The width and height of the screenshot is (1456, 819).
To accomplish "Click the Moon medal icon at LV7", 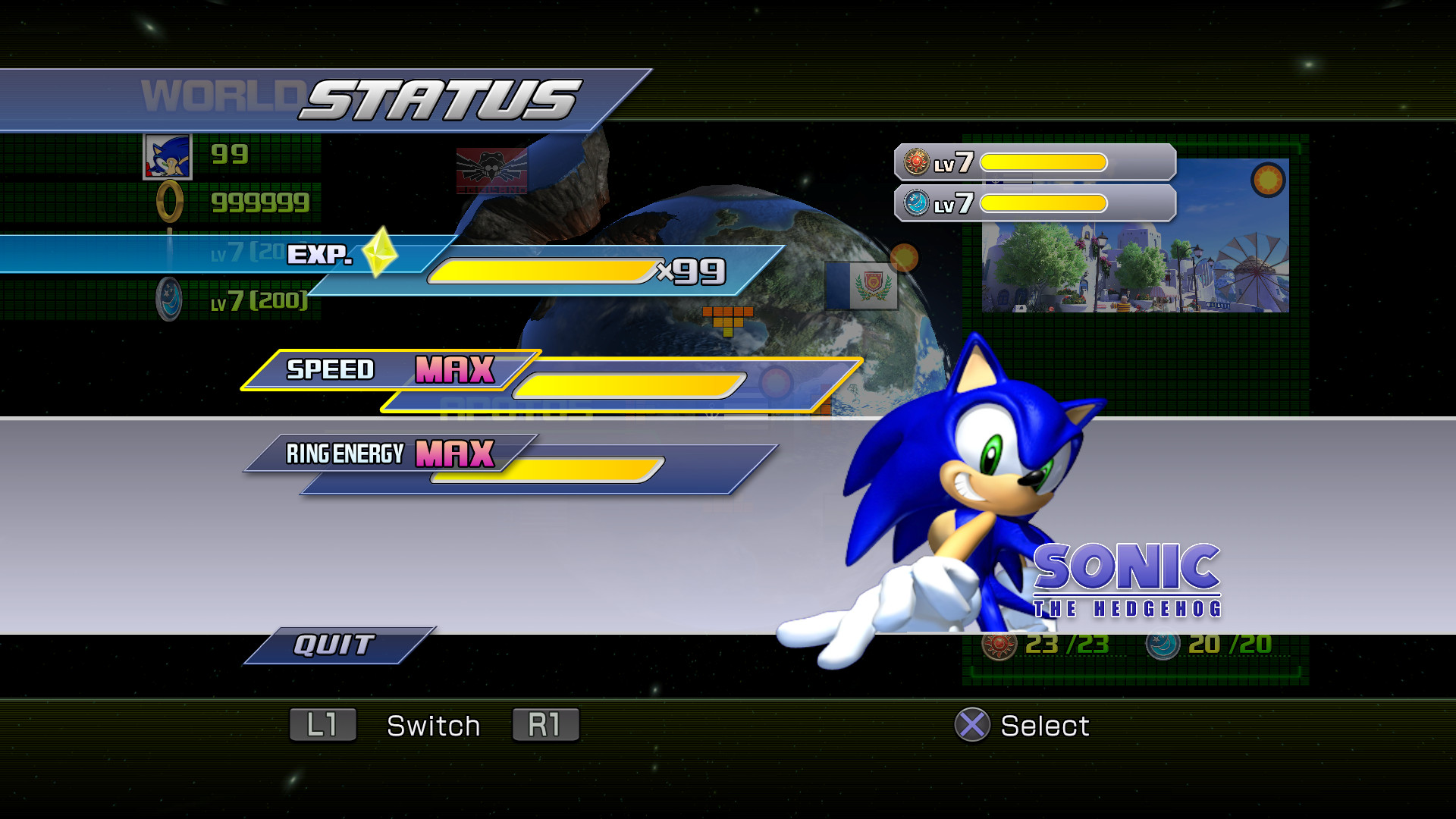I will tap(915, 203).
